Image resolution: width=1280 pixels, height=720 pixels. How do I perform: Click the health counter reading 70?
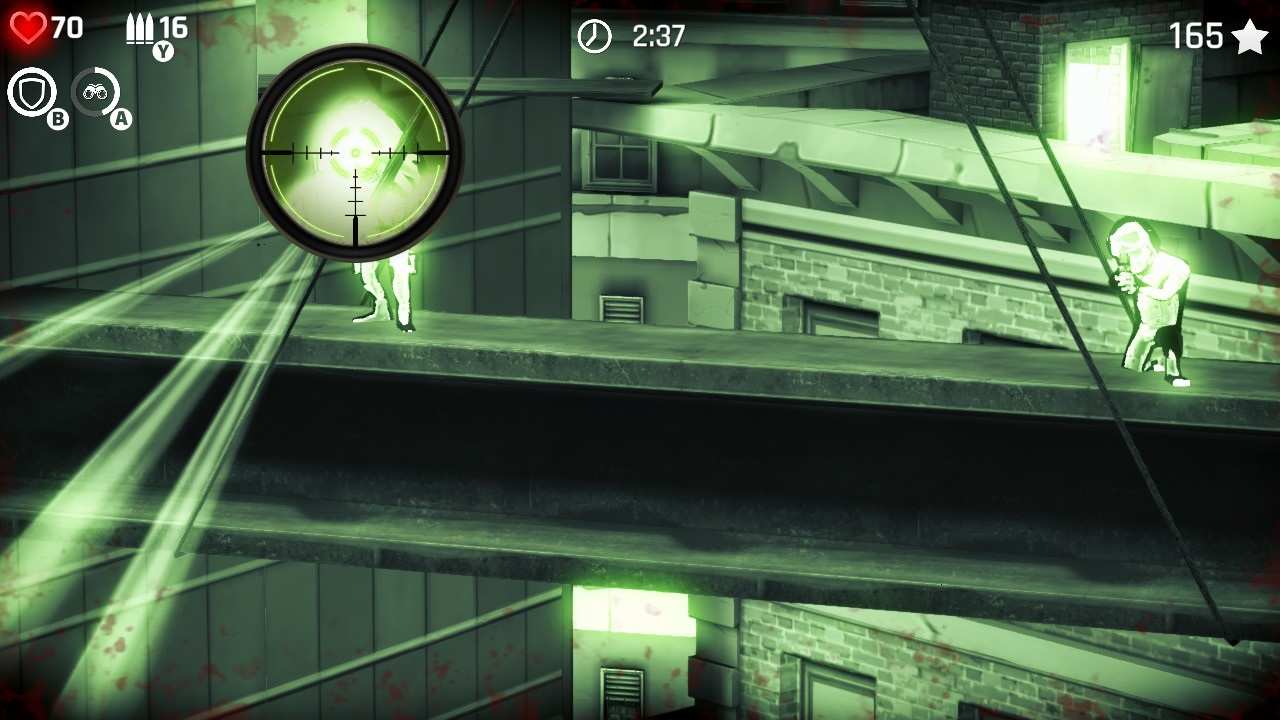tap(68, 26)
